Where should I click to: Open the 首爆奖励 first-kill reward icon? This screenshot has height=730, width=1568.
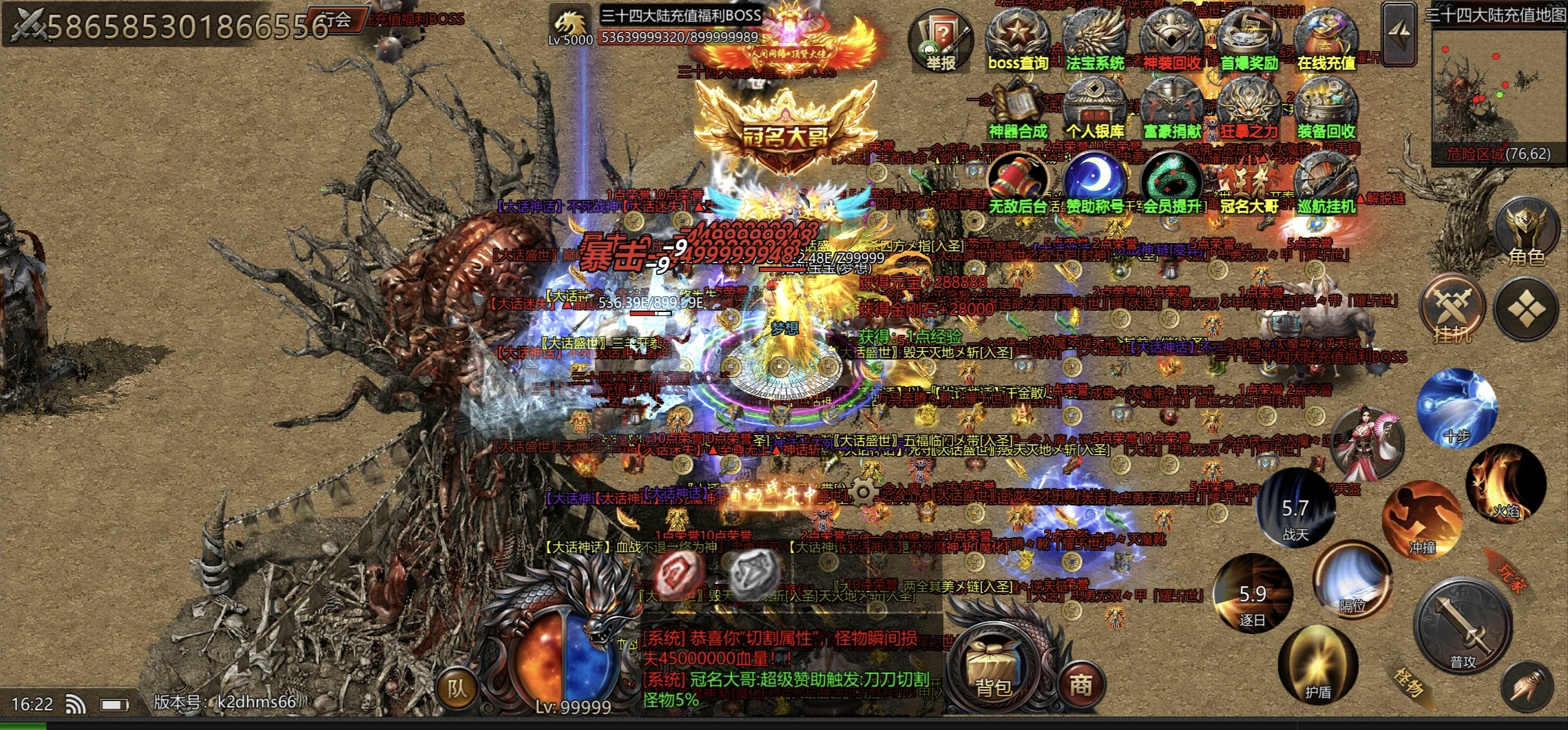[x=1249, y=40]
